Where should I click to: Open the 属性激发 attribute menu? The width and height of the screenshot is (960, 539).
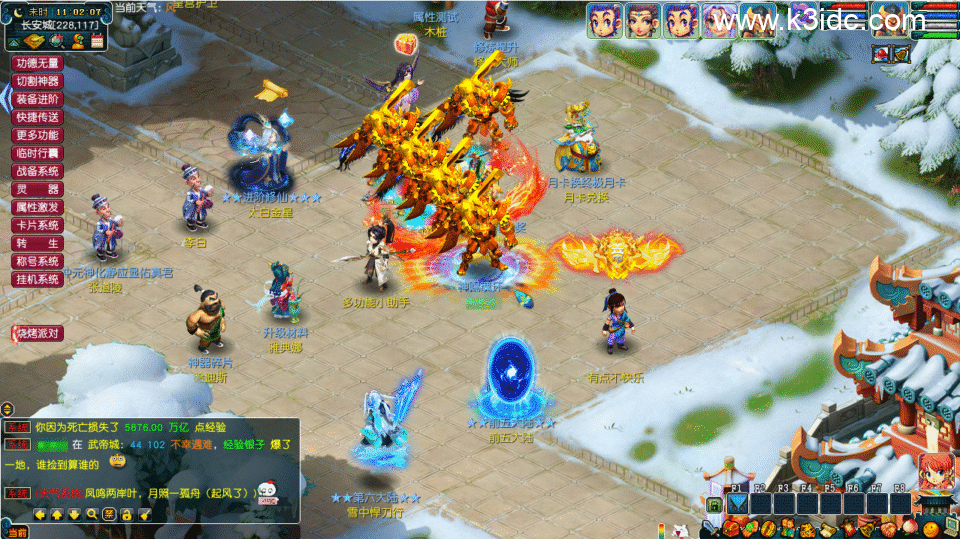[38, 207]
